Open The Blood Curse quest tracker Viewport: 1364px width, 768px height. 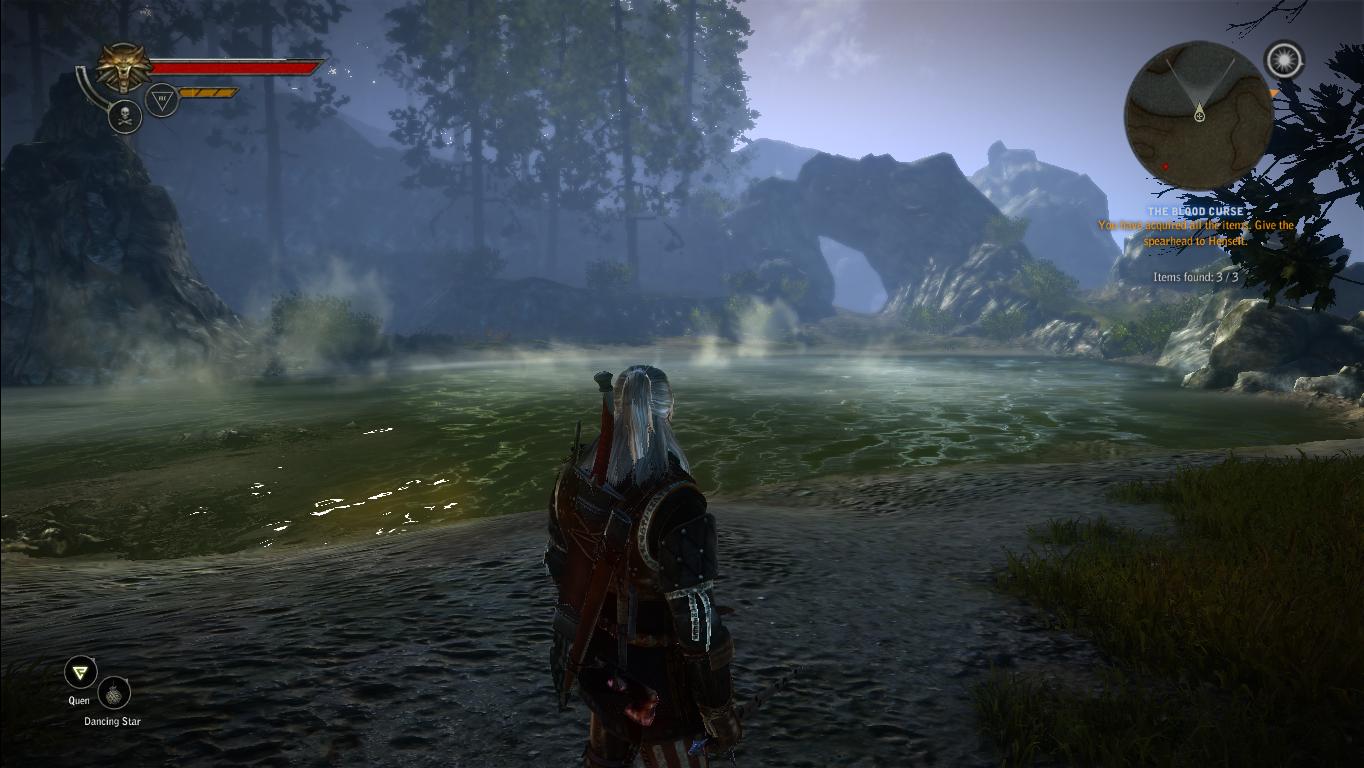pyautogui.click(x=1195, y=212)
